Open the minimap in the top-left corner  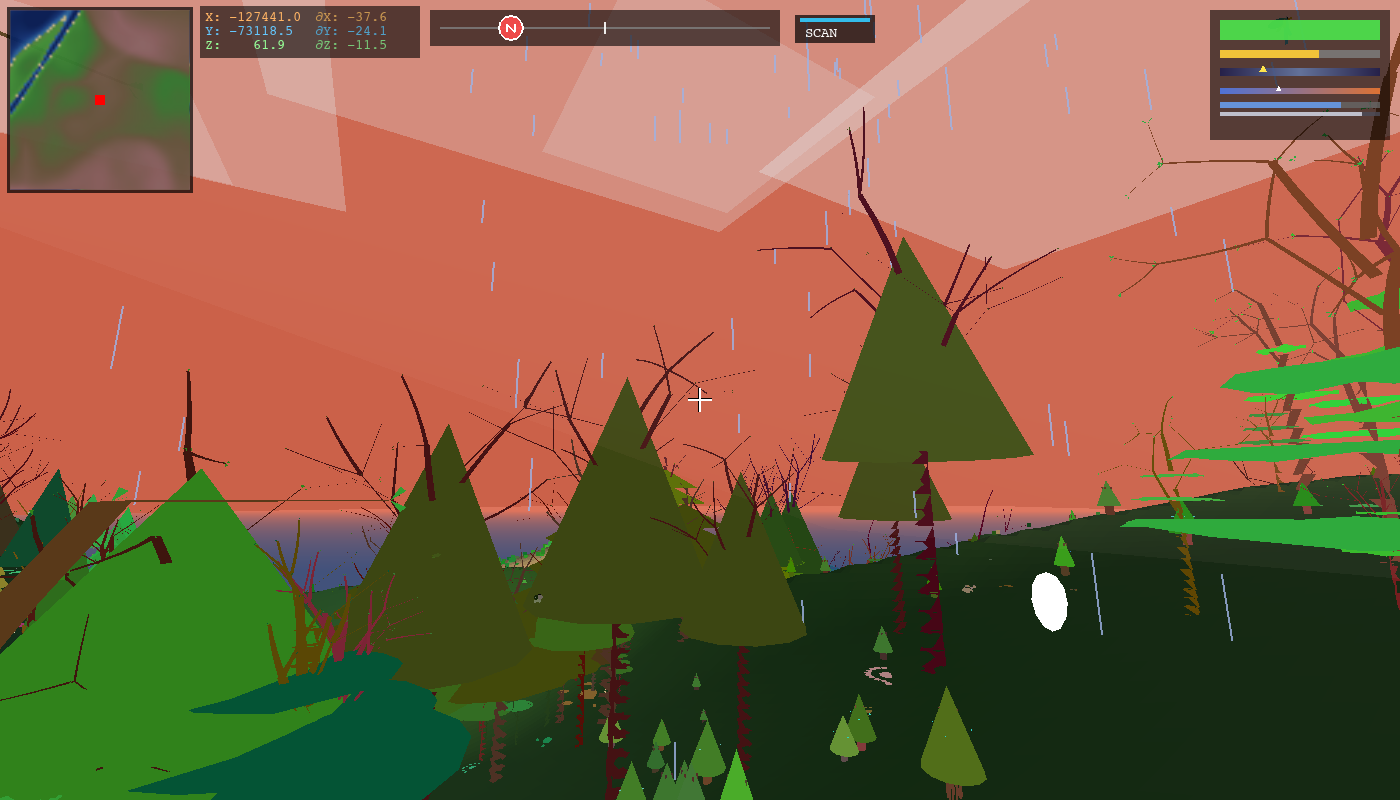click(x=97, y=97)
